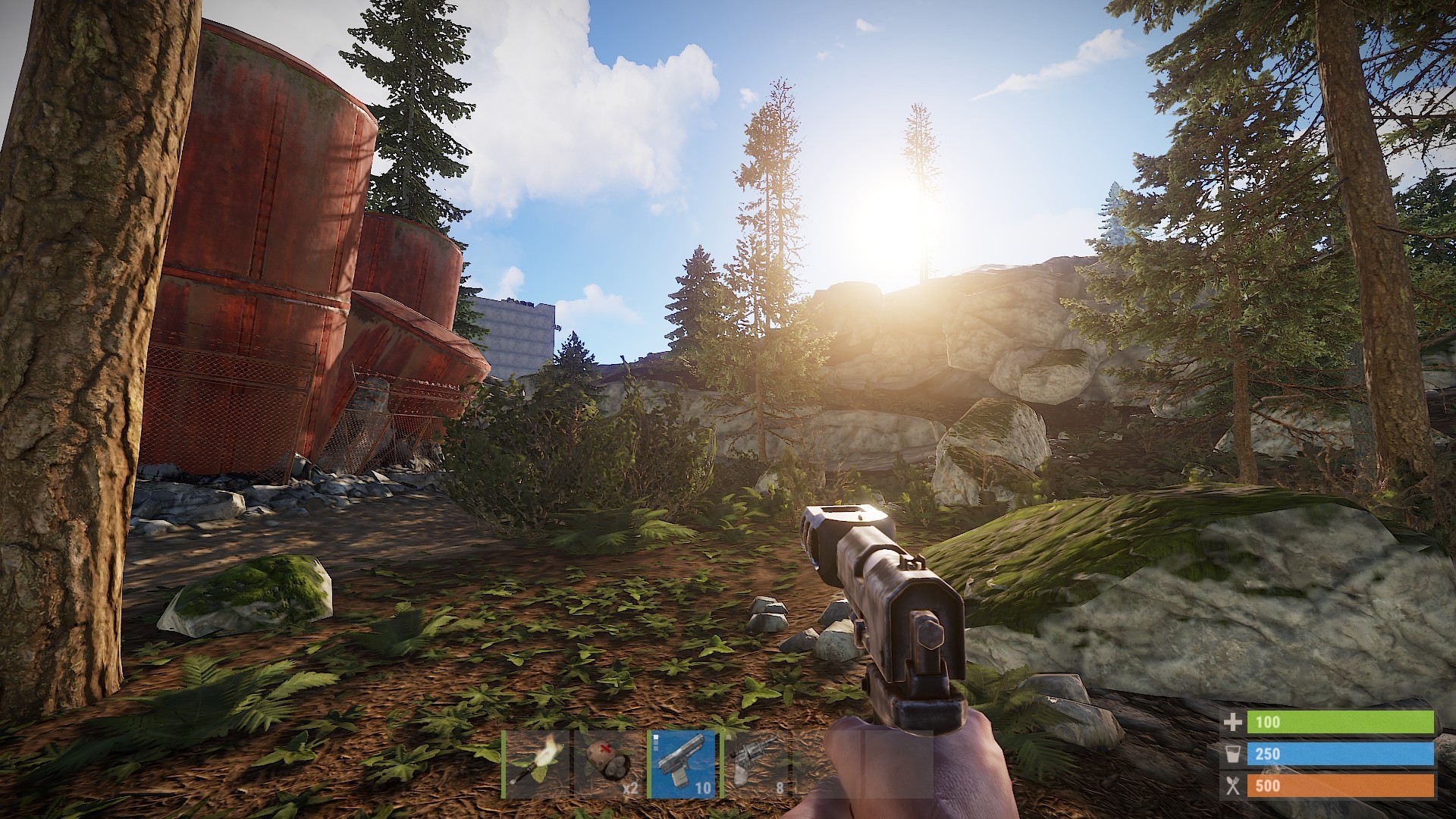Switch to the revolver hotbar slot
The width and height of the screenshot is (1456, 819).
[x=755, y=764]
